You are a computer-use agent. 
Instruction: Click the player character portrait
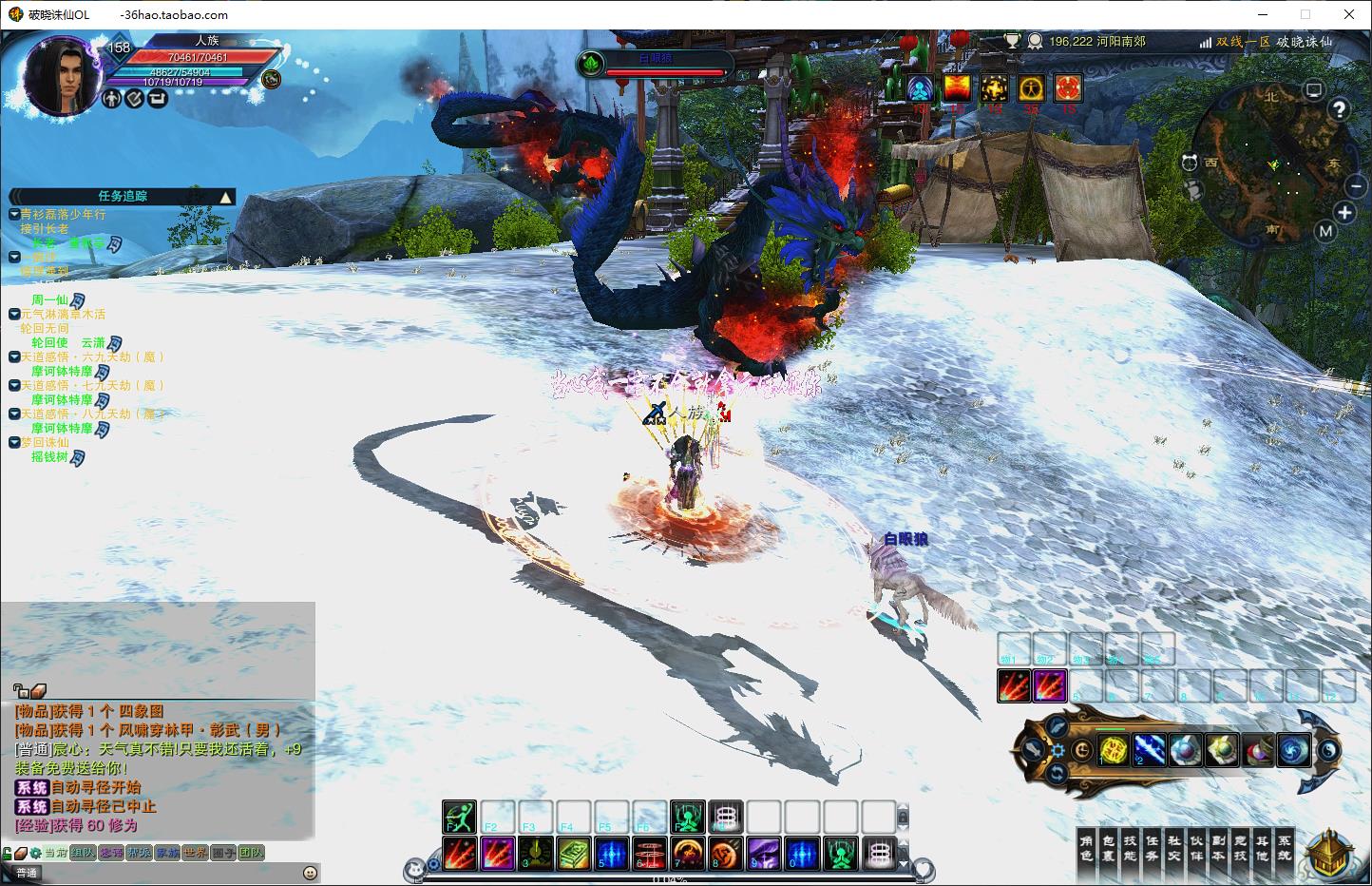pos(63,75)
